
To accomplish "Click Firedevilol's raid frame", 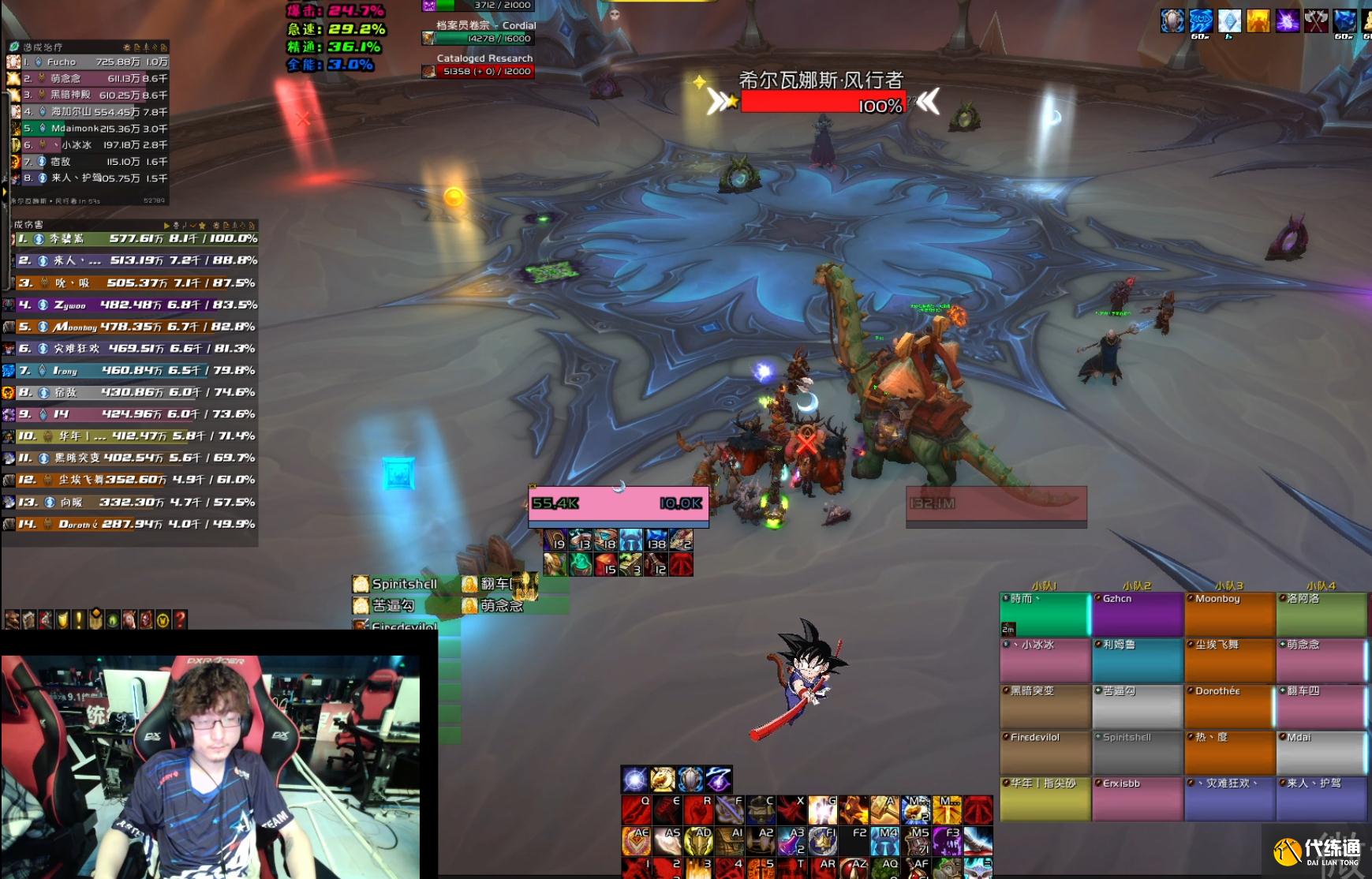I will coord(1045,753).
